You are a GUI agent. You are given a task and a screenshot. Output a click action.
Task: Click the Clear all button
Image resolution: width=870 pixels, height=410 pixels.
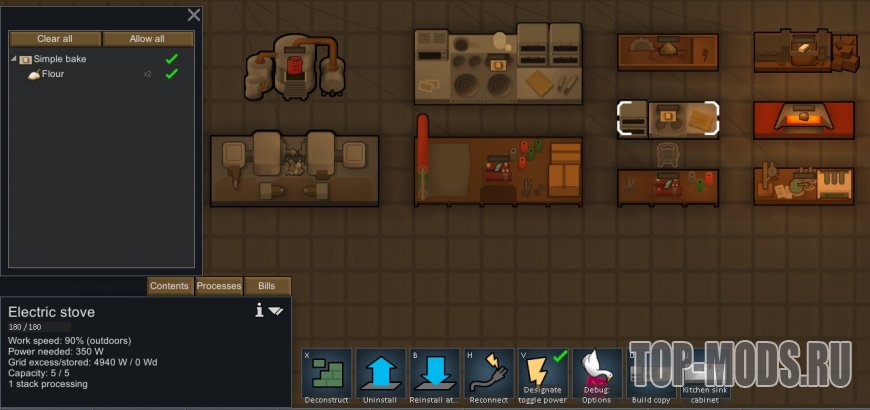(x=55, y=39)
